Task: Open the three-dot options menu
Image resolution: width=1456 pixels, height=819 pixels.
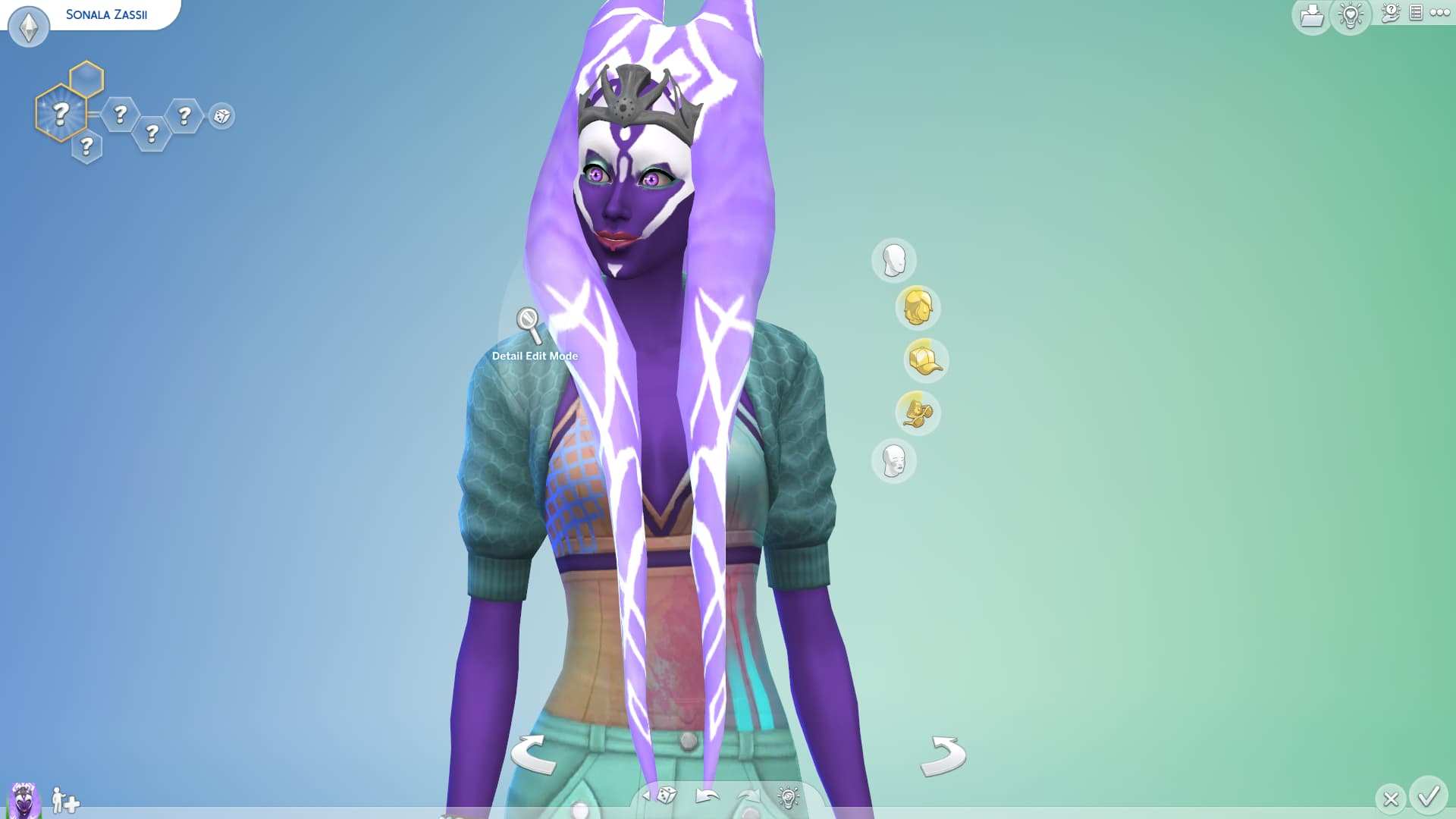Action: 1439,13
